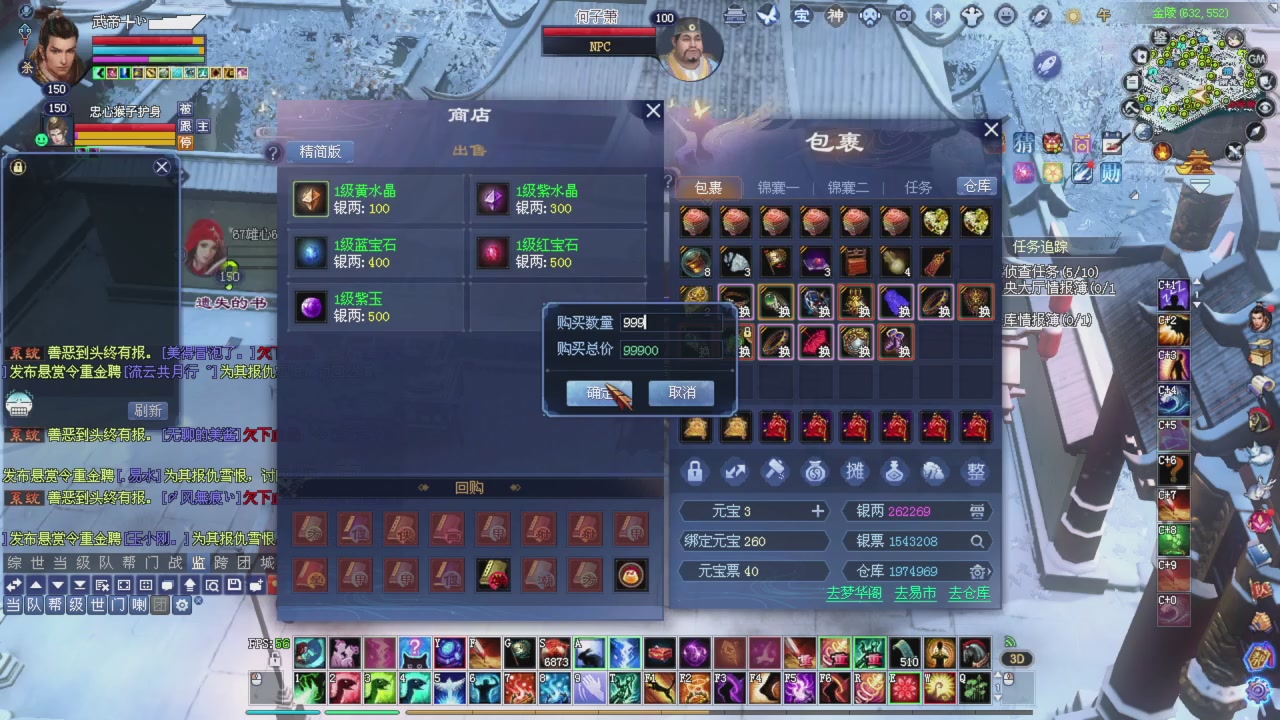Screen dimensions: 1280x720
Task: Expand chat with the up triangle arrow
Action: point(35,585)
